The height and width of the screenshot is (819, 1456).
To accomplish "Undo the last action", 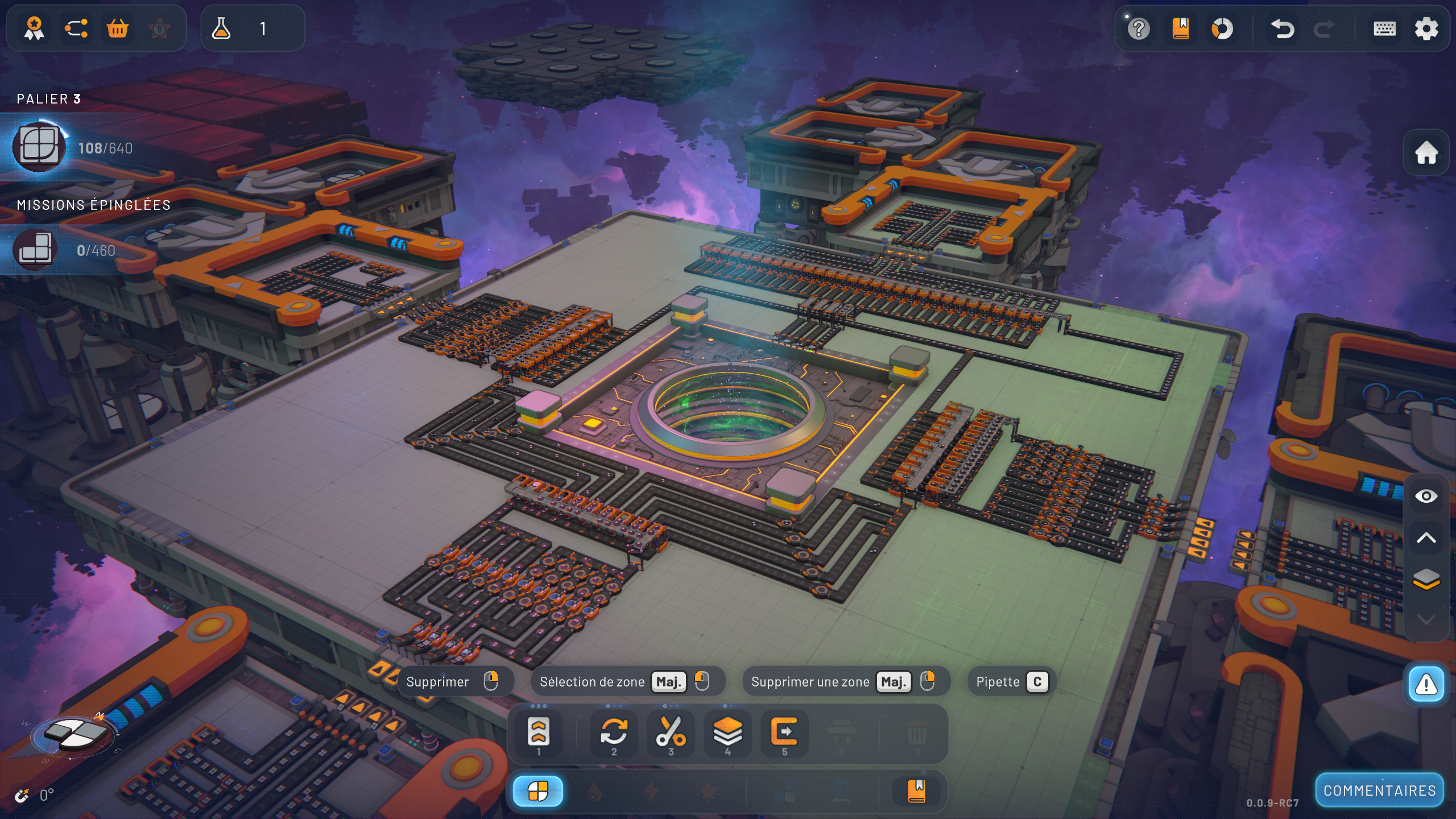I will [1282, 28].
